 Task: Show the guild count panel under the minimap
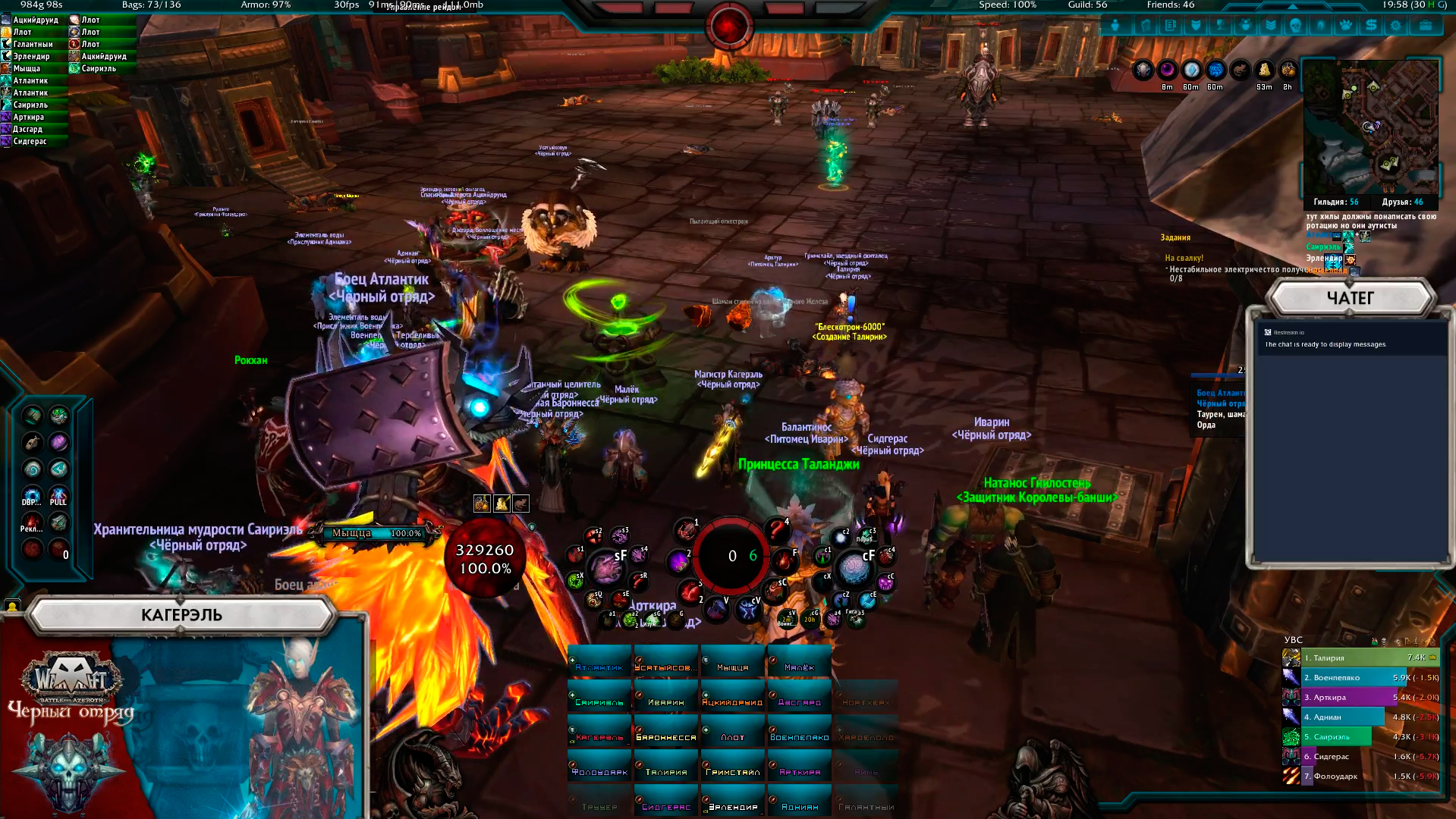(1335, 202)
